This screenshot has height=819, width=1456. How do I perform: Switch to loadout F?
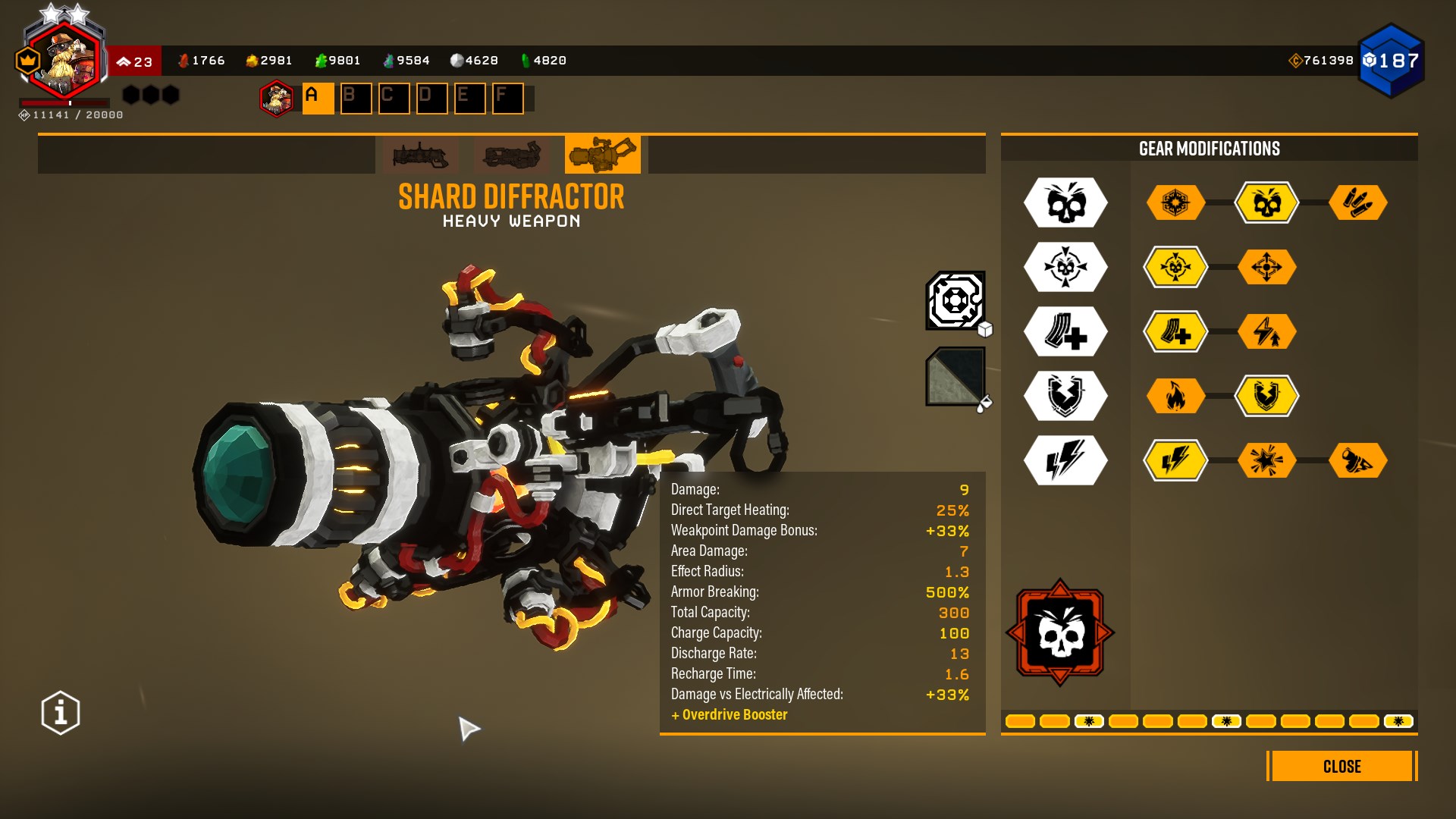[507, 98]
